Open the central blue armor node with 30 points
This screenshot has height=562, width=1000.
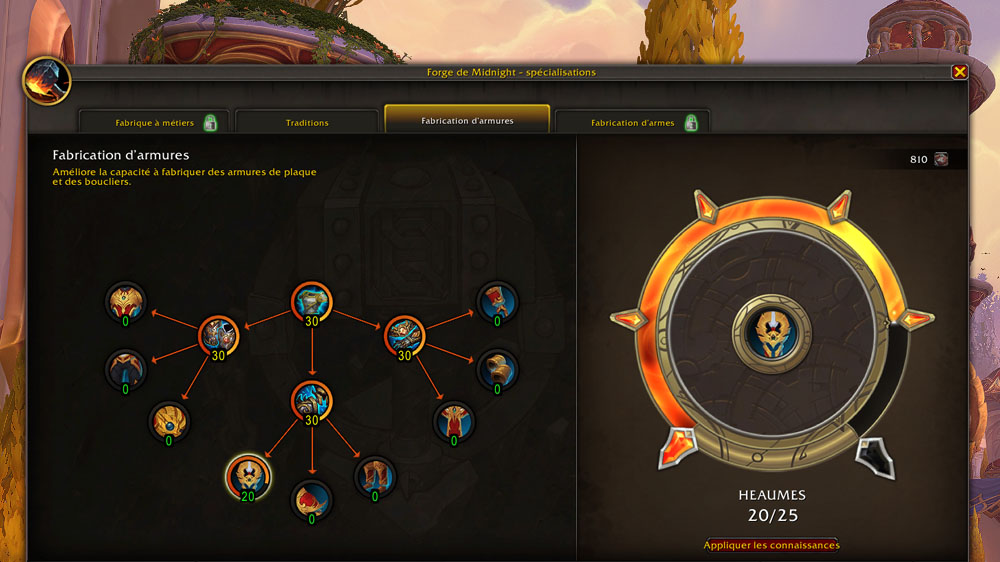coord(312,401)
